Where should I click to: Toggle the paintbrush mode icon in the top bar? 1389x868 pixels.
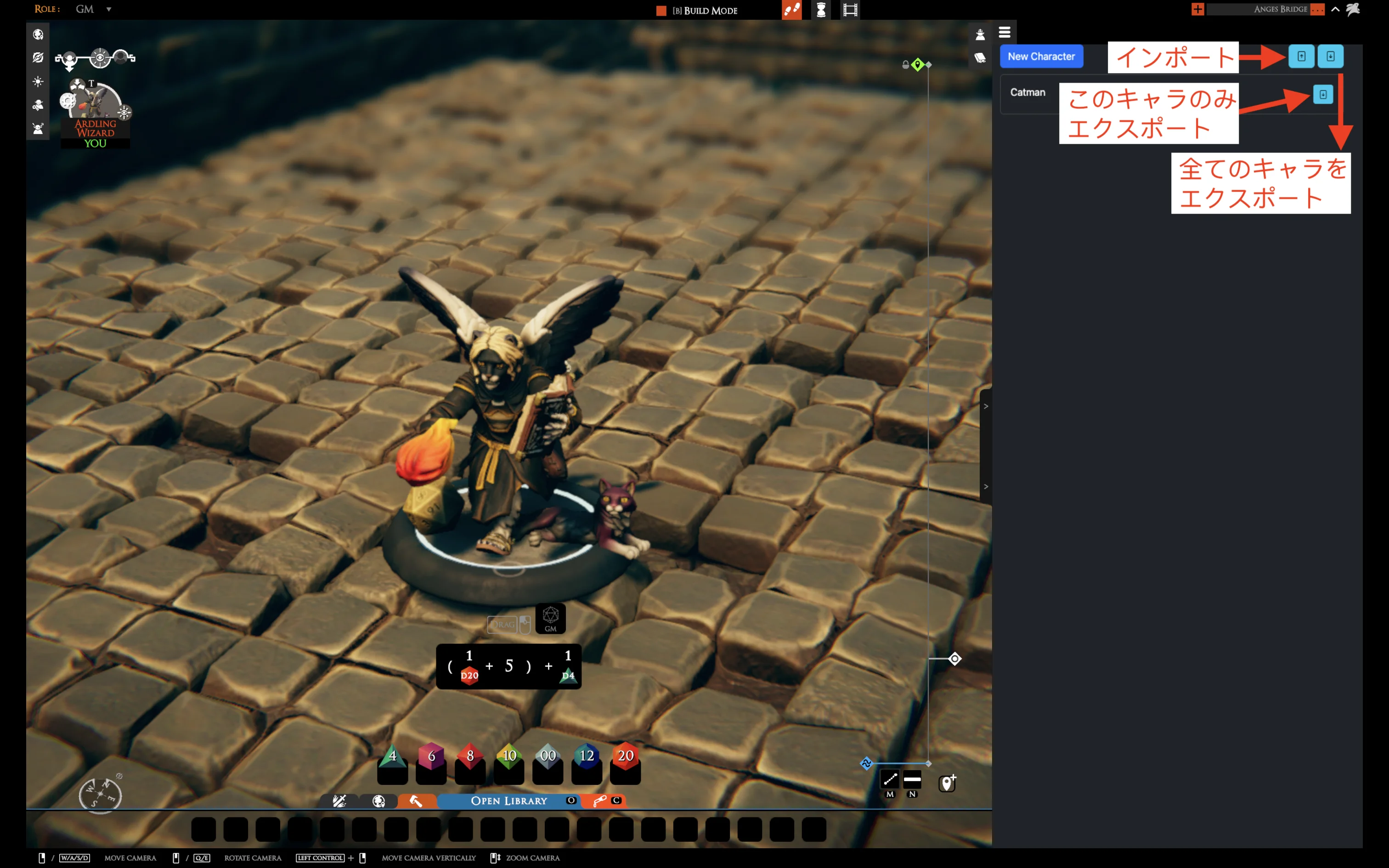click(793, 10)
